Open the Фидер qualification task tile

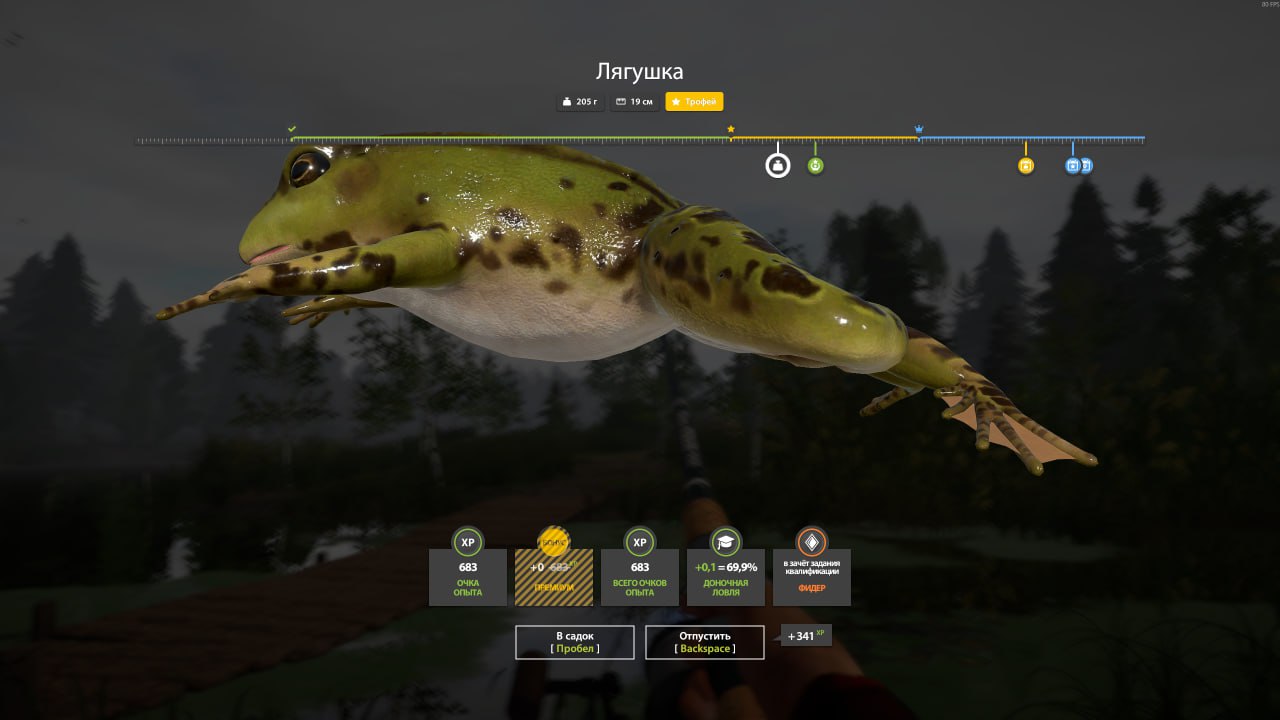[x=811, y=576]
